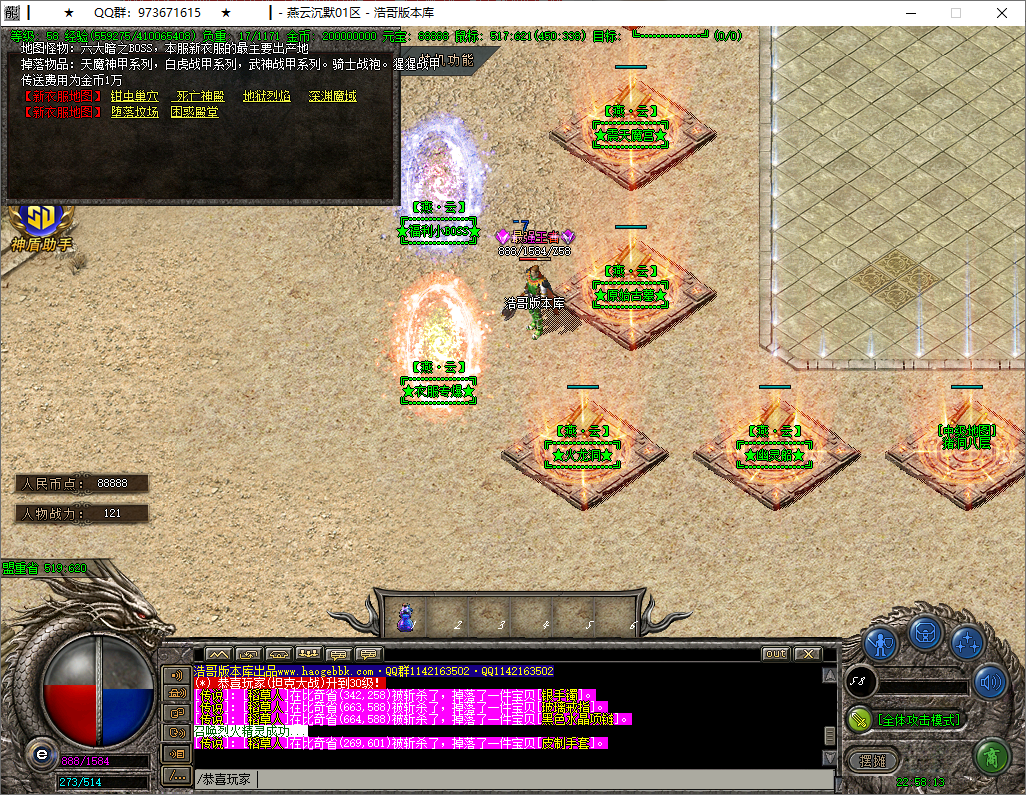Open the round 'e' button near HP orb
The image size is (1026, 795).
tap(41, 752)
